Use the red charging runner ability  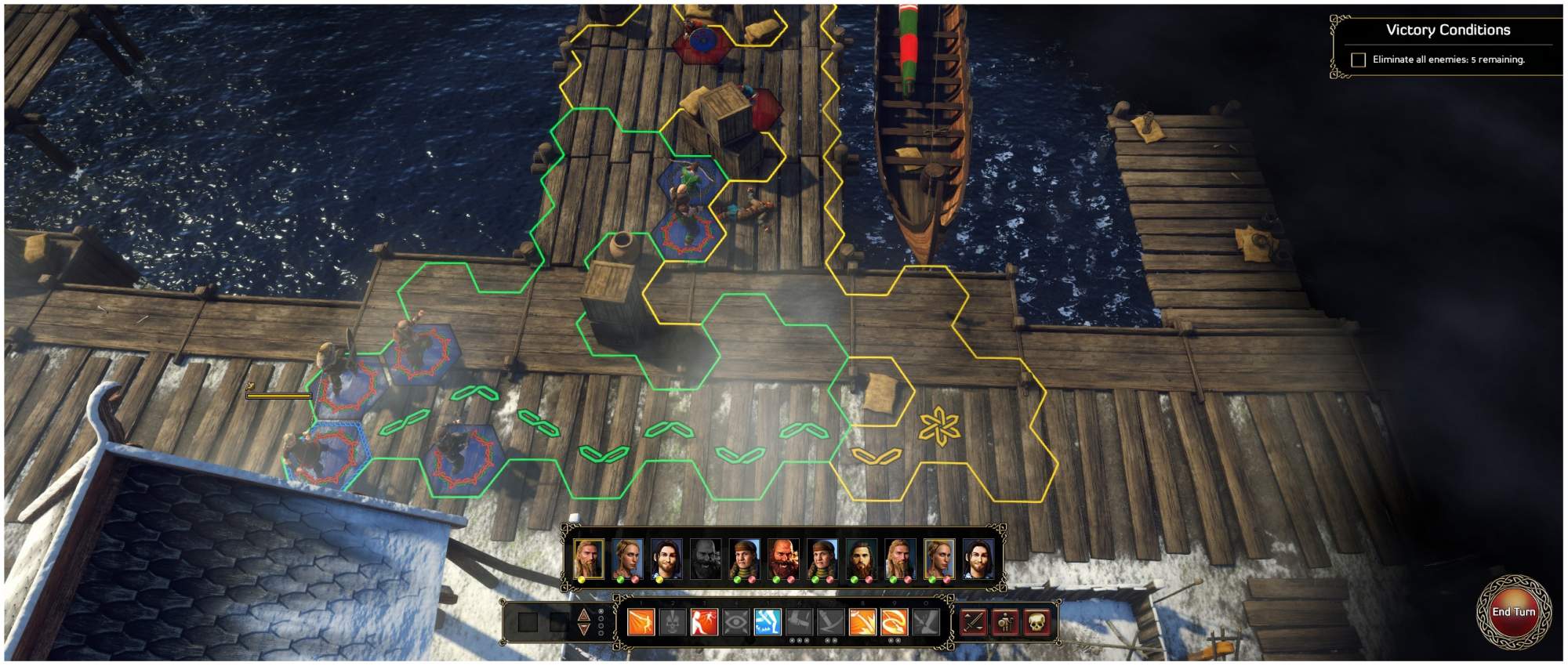tap(704, 623)
